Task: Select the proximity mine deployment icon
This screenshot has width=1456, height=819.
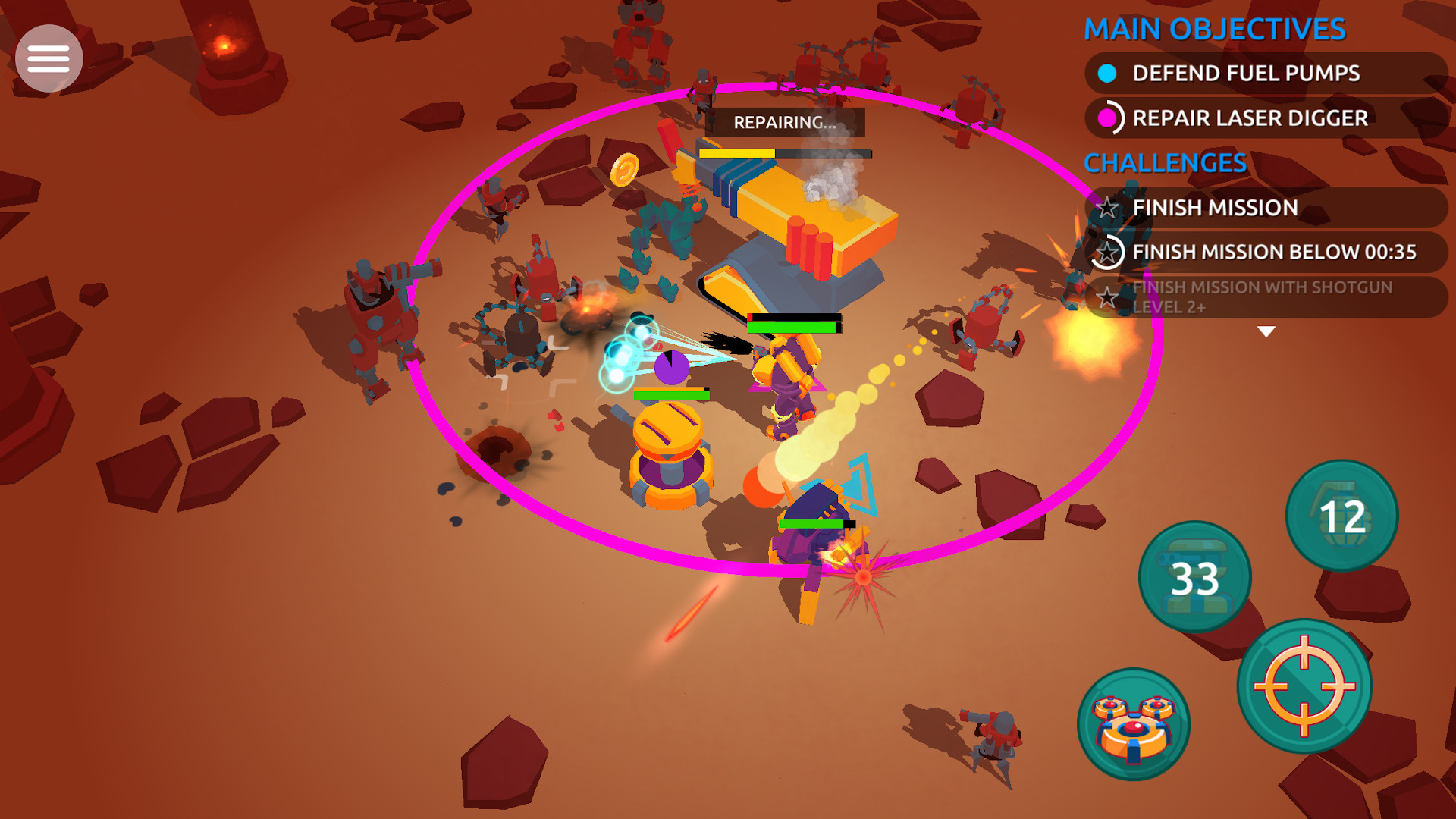Action: [1134, 724]
